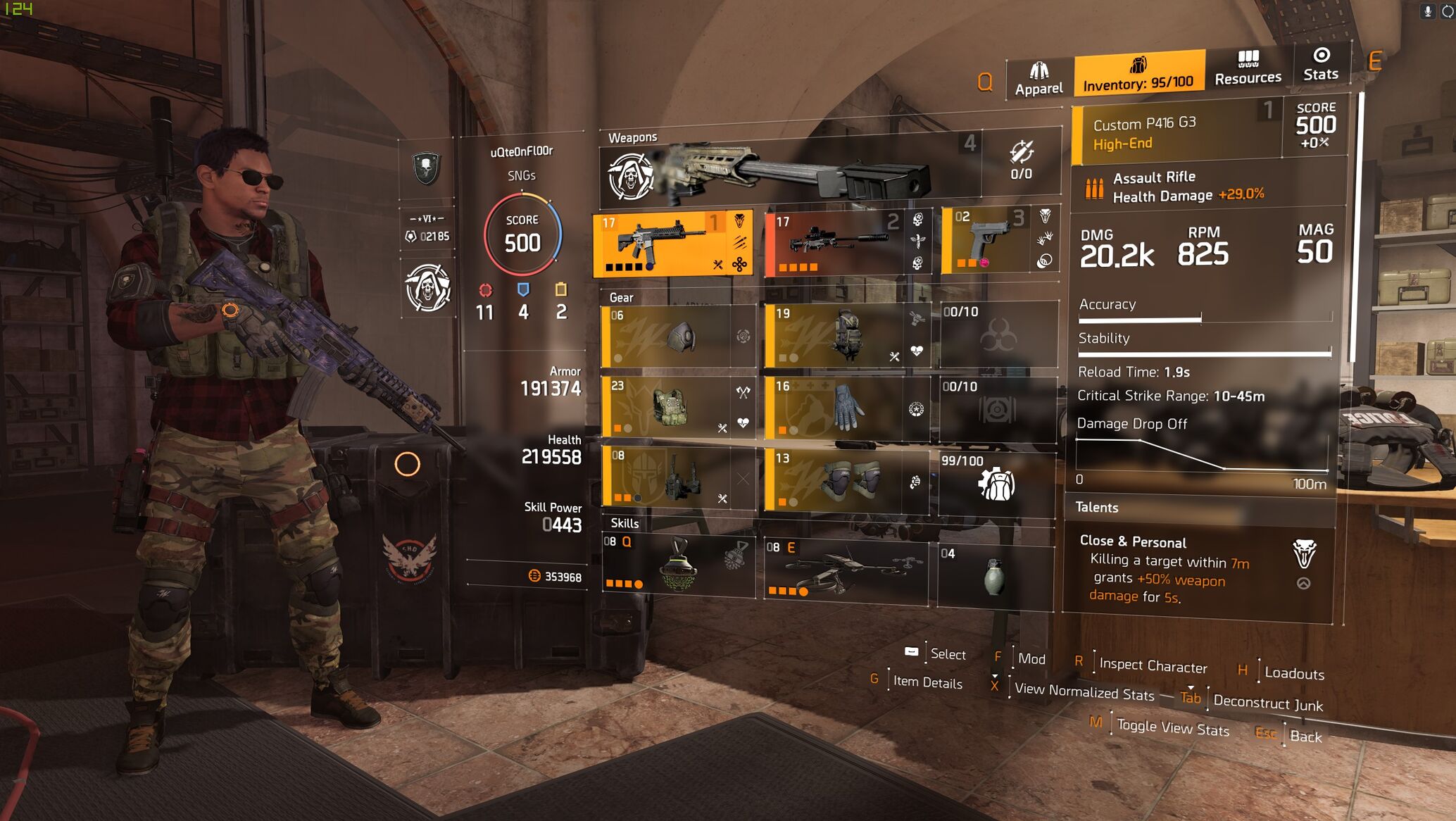Viewport: 1456px width, 821px height.
Task: Click Deconstruct Junk option
Action: [1267, 703]
